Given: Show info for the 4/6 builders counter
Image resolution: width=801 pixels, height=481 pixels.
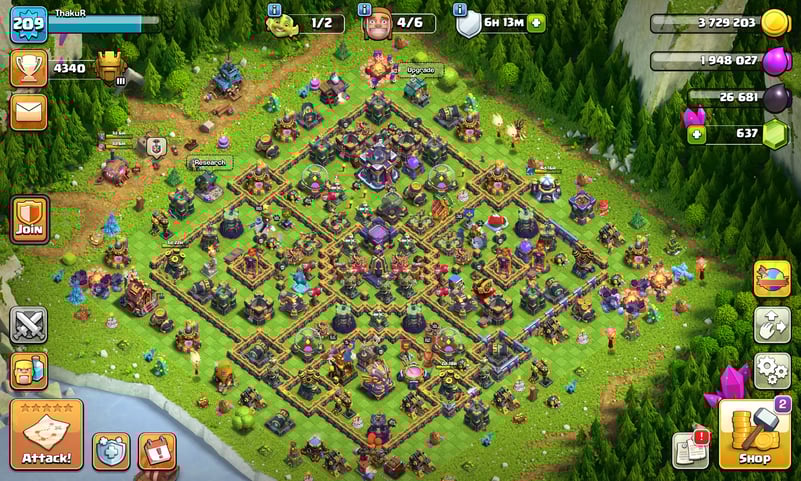Looking at the screenshot, I should 364,10.
